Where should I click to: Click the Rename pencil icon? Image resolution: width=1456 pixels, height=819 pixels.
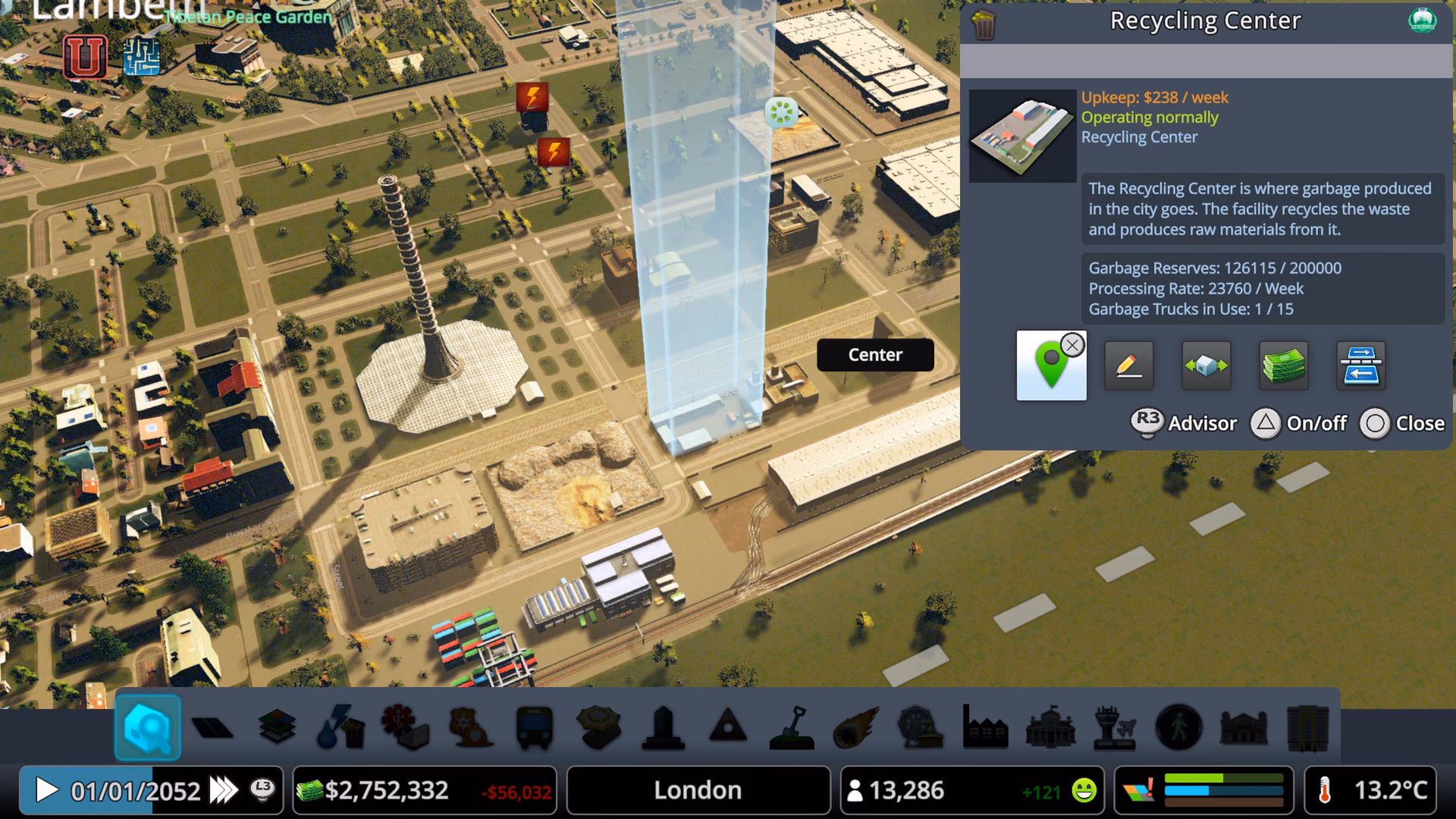(1128, 366)
